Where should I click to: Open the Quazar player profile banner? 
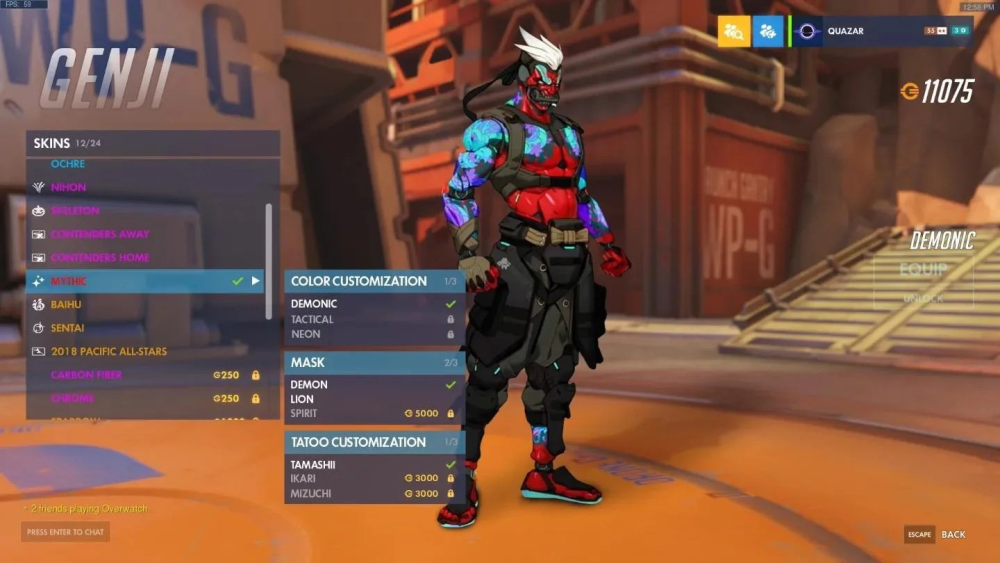pyautogui.click(x=882, y=32)
